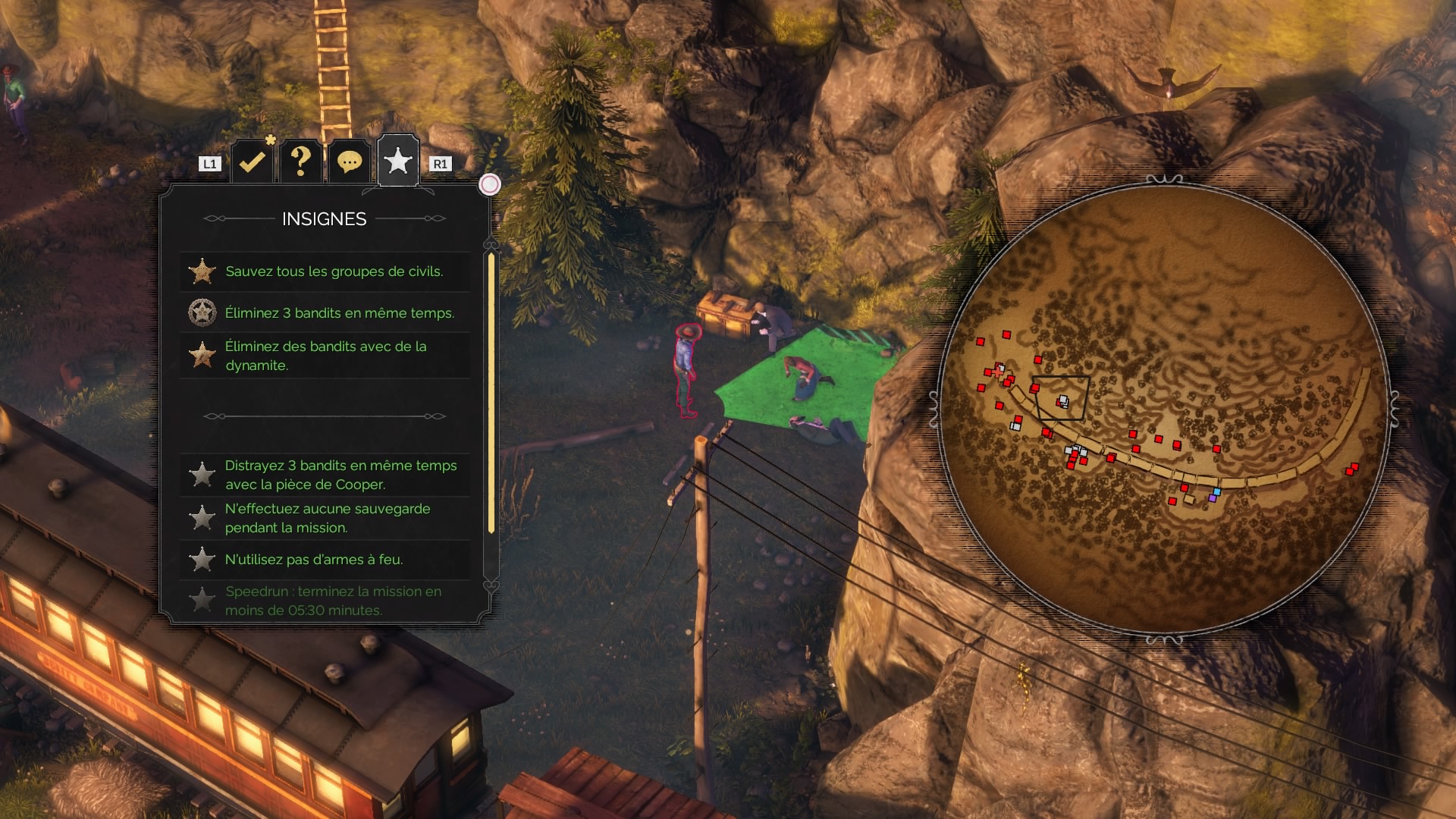Click the circular minimap
The image size is (1456, 819).
(x=1164, y=409)
